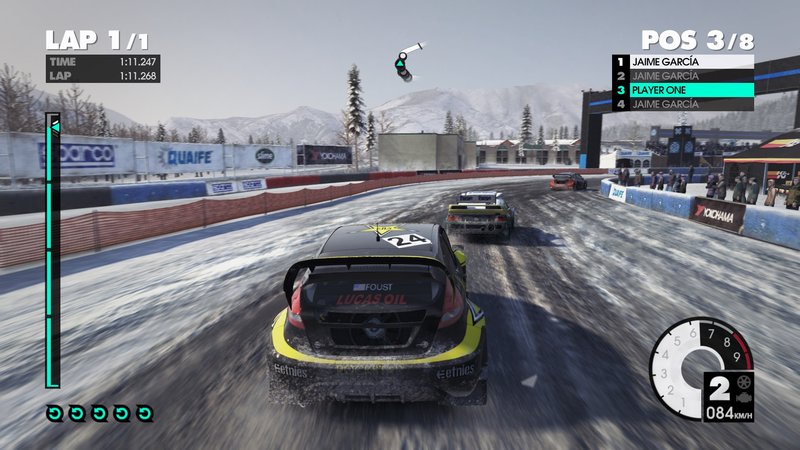Click the vertical track progress bar
Viewport: 800px width, 450px height.
pos(52,250)
